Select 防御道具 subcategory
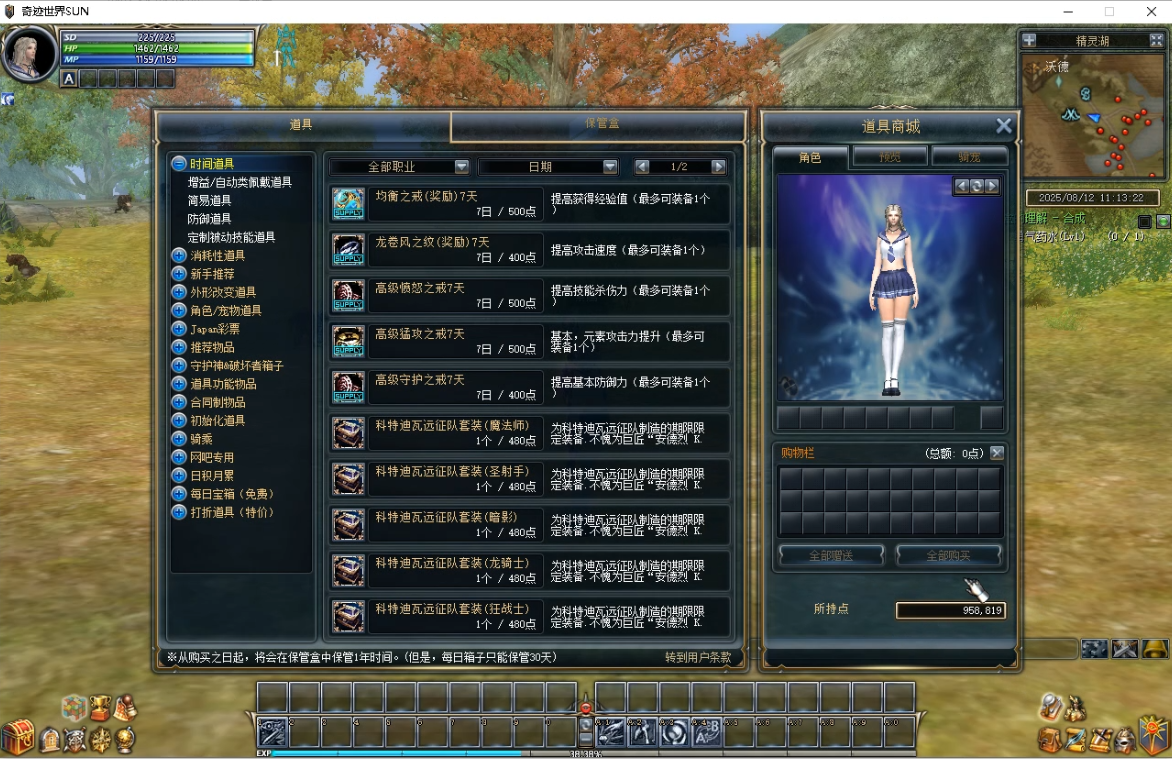The height and width of the screenshot is (759, 1172). click(x=209, y=218)
